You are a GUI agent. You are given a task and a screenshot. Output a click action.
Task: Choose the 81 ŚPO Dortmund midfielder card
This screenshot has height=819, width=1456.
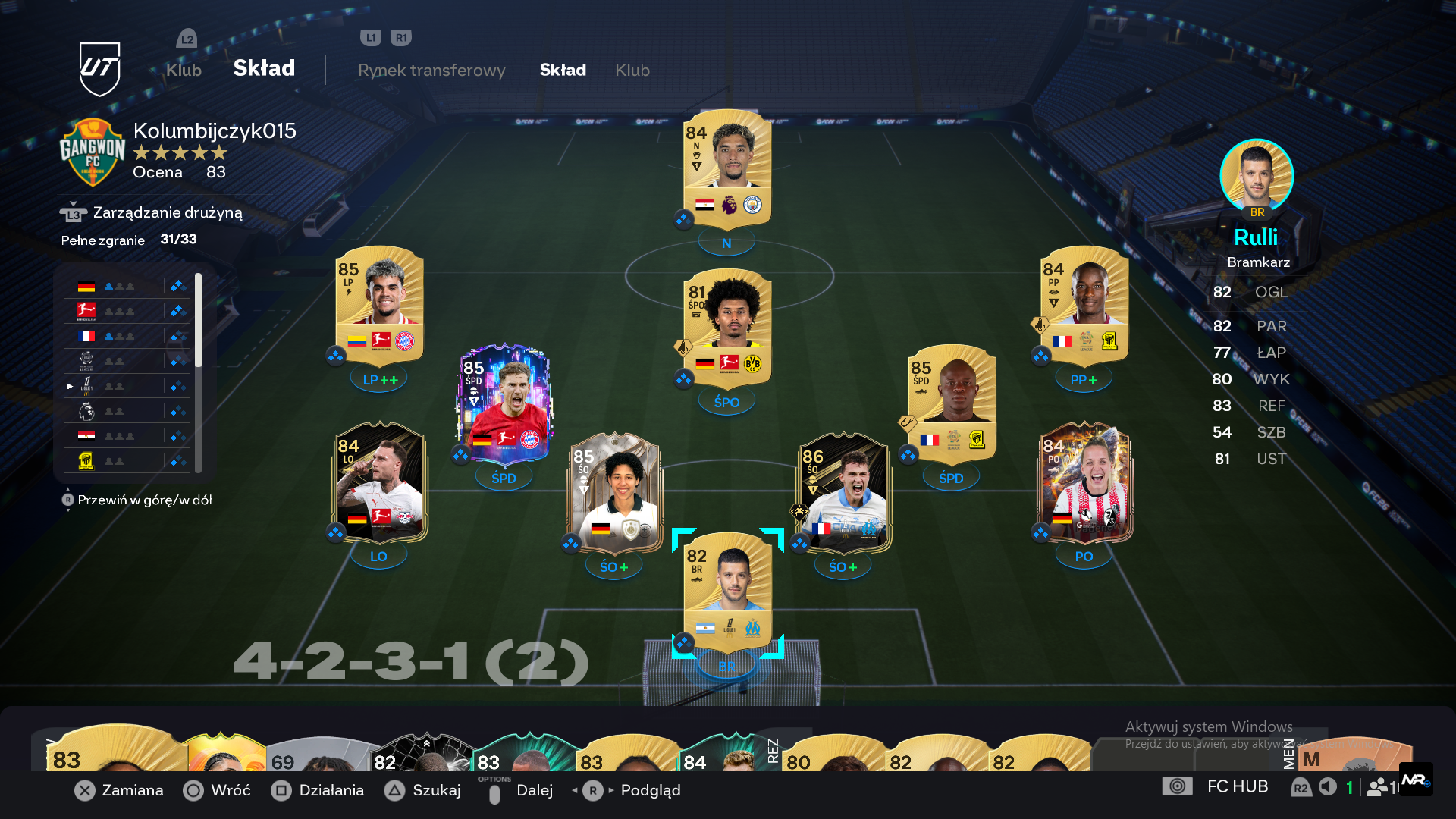(726, 328)
